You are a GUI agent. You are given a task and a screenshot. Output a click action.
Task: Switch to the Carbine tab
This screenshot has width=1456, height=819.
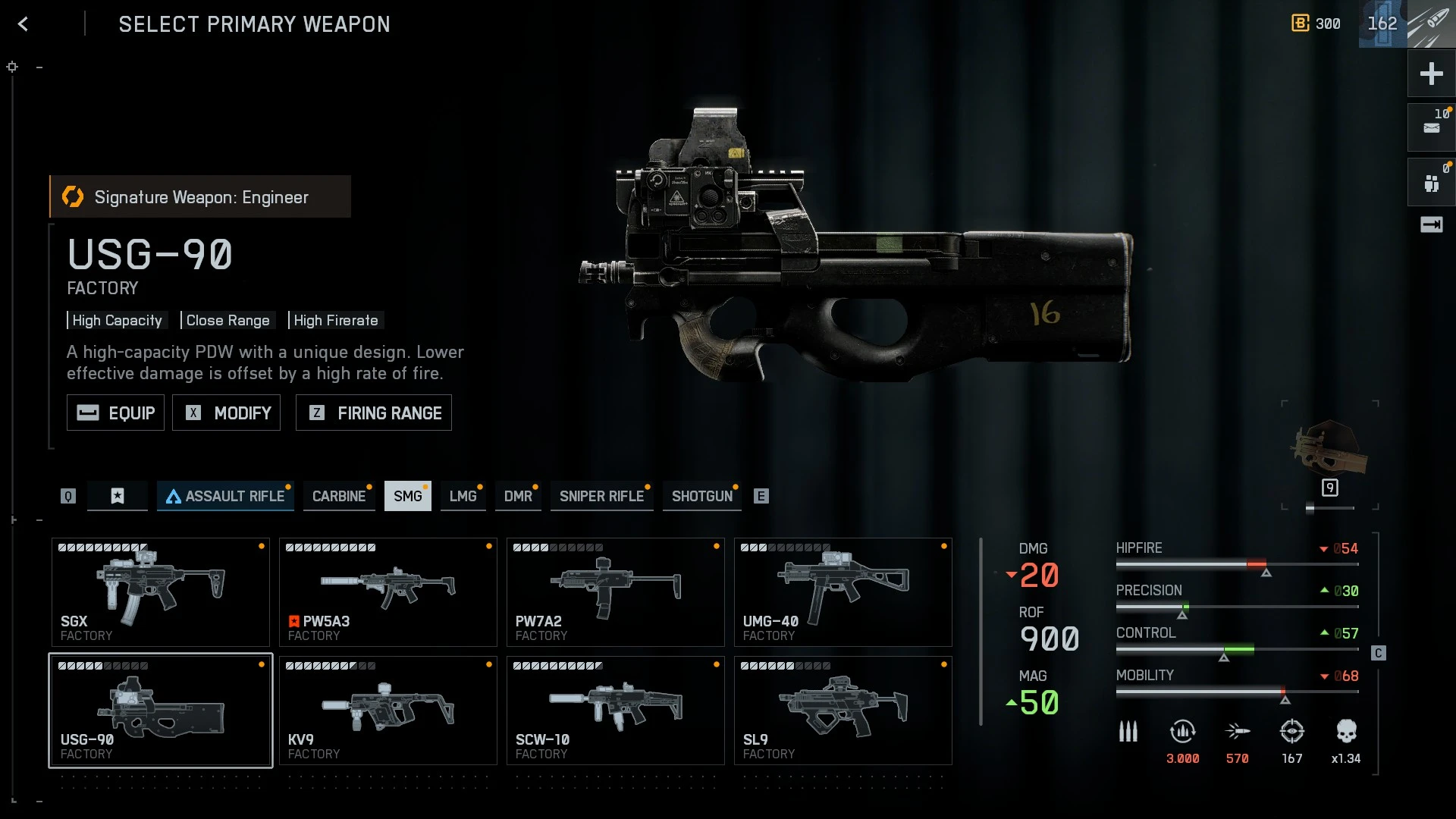click(338, 496)
